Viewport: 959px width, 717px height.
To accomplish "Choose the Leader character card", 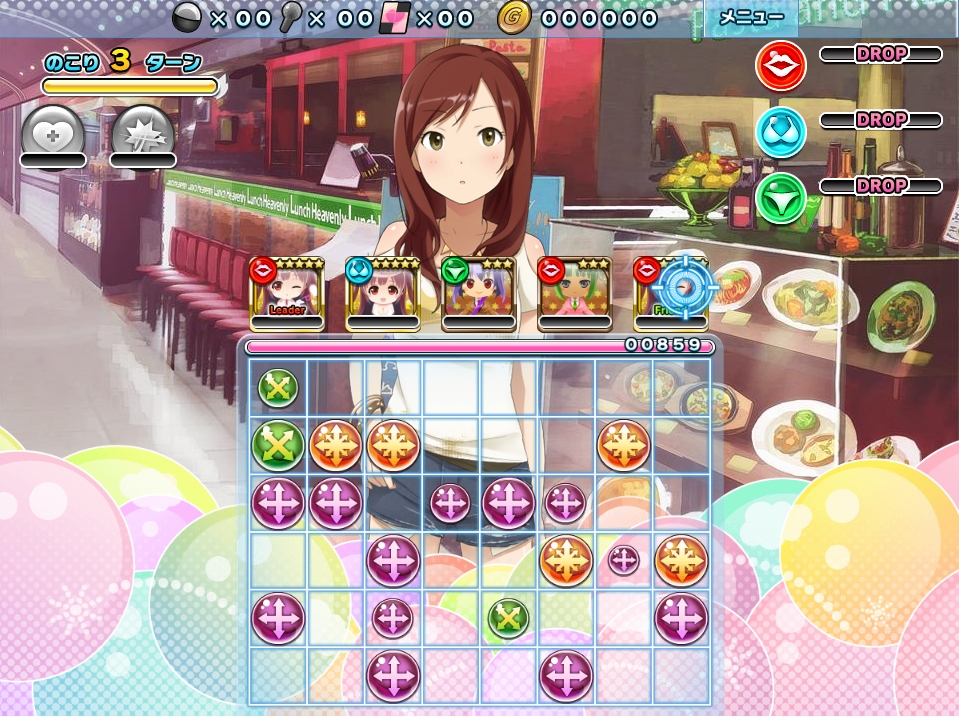I will tap(286, 293).
